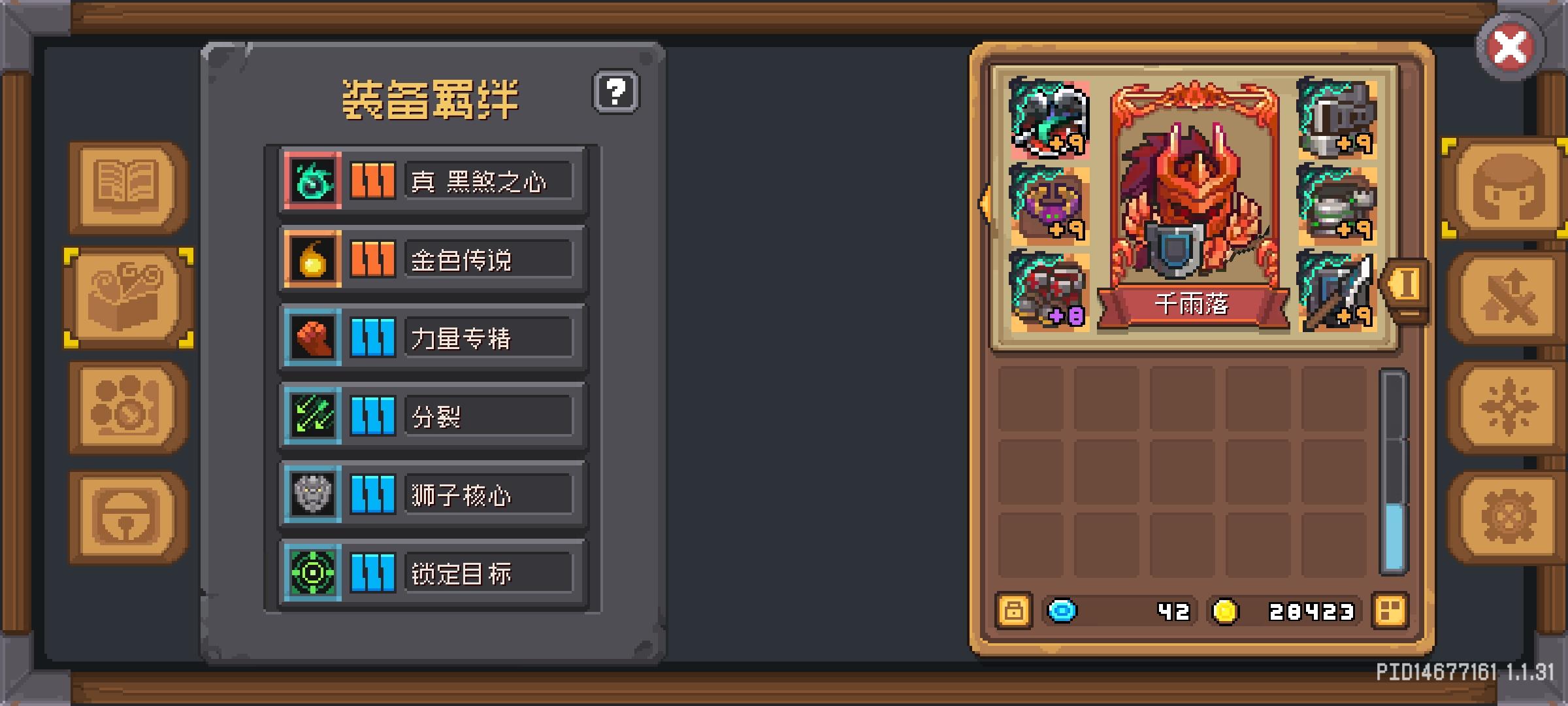This screenshot has width=1568, height=706.
Task: Toggle the 金色传说 bond level bars
Action: click(x=372, y=258)
